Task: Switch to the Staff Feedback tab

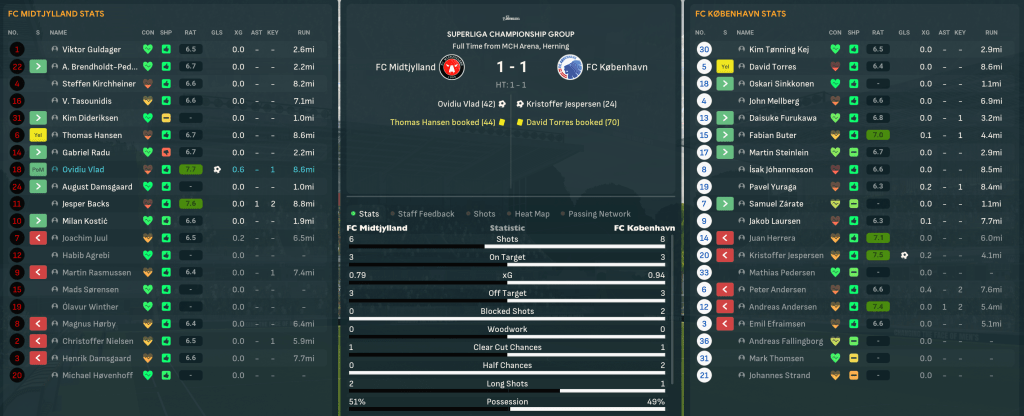Action: [x=425, y=213]
